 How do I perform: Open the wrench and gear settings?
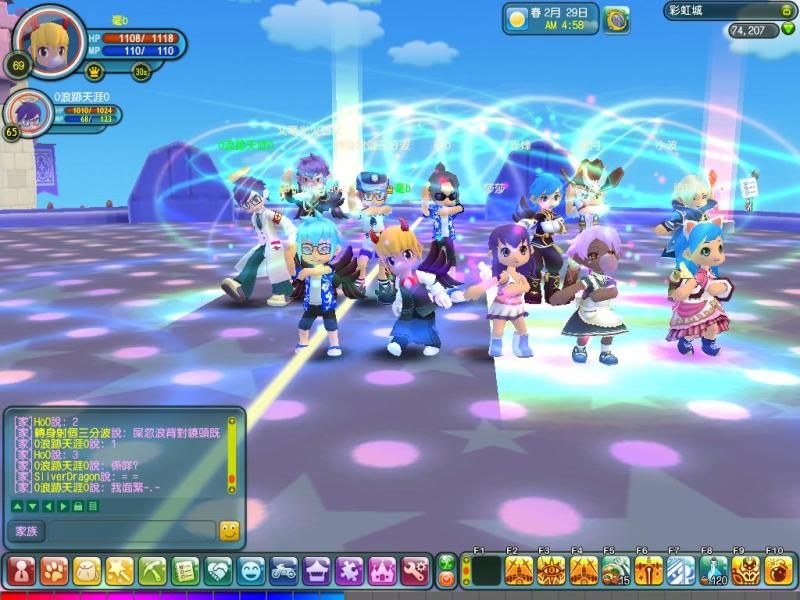point(415,571)
